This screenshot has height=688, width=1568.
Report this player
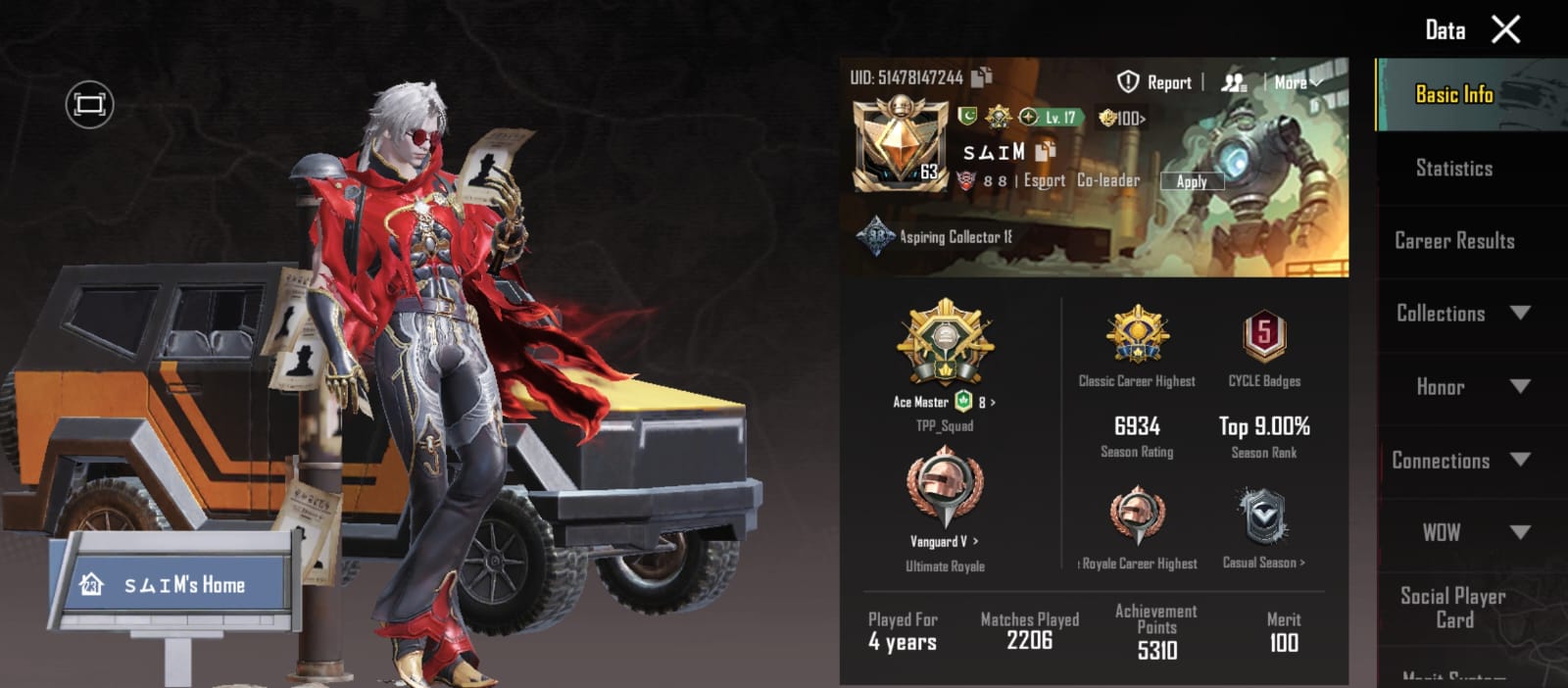click(1155, 82)
